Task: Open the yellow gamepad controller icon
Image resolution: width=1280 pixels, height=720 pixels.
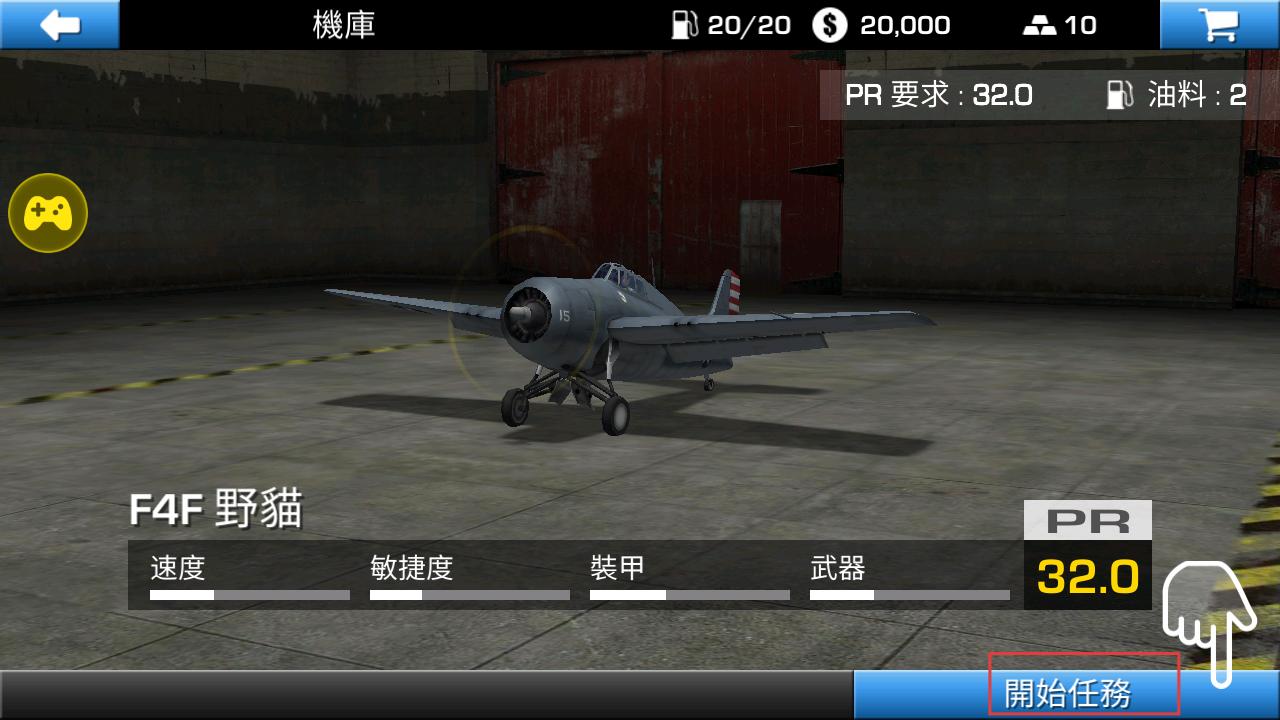Action: [48, 212]
